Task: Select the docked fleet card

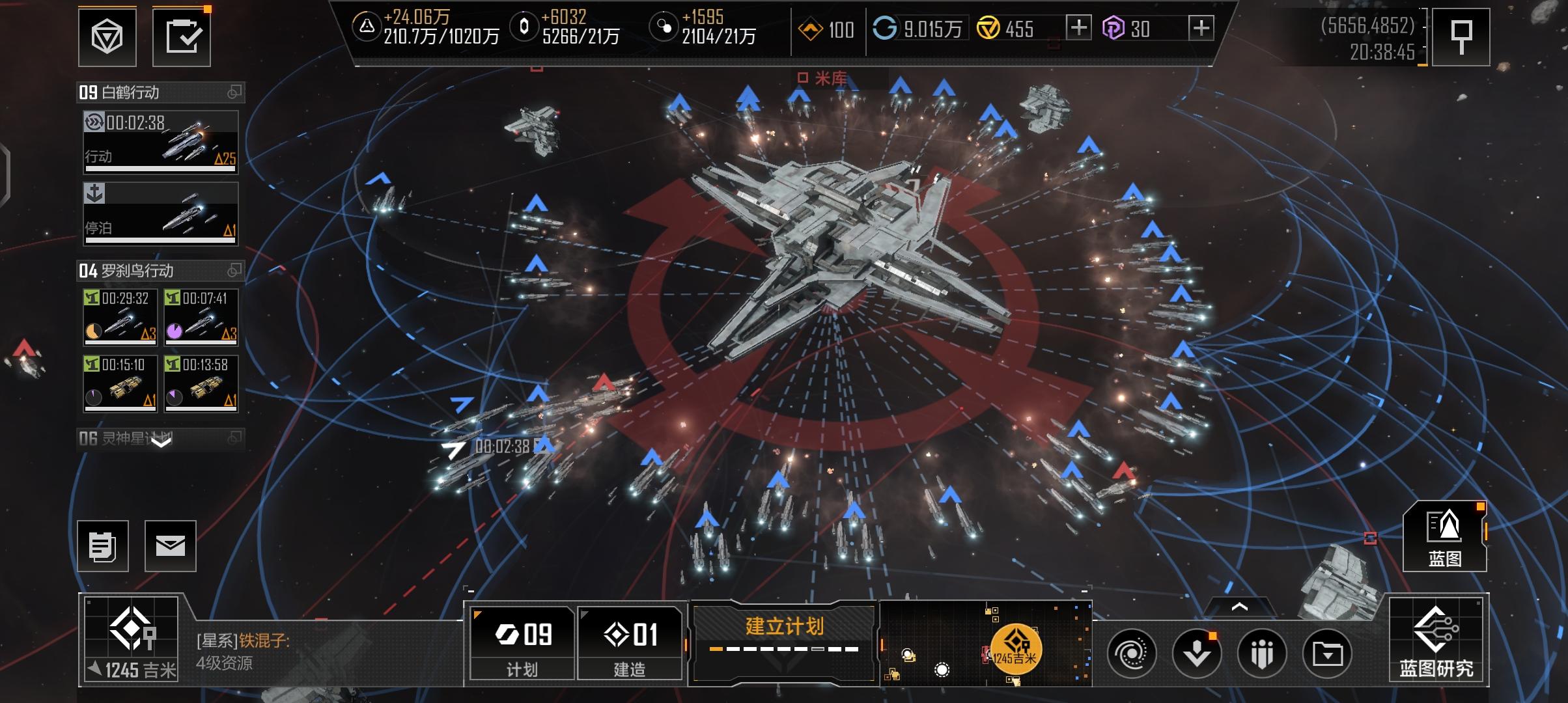Action: tap(160, 214)
